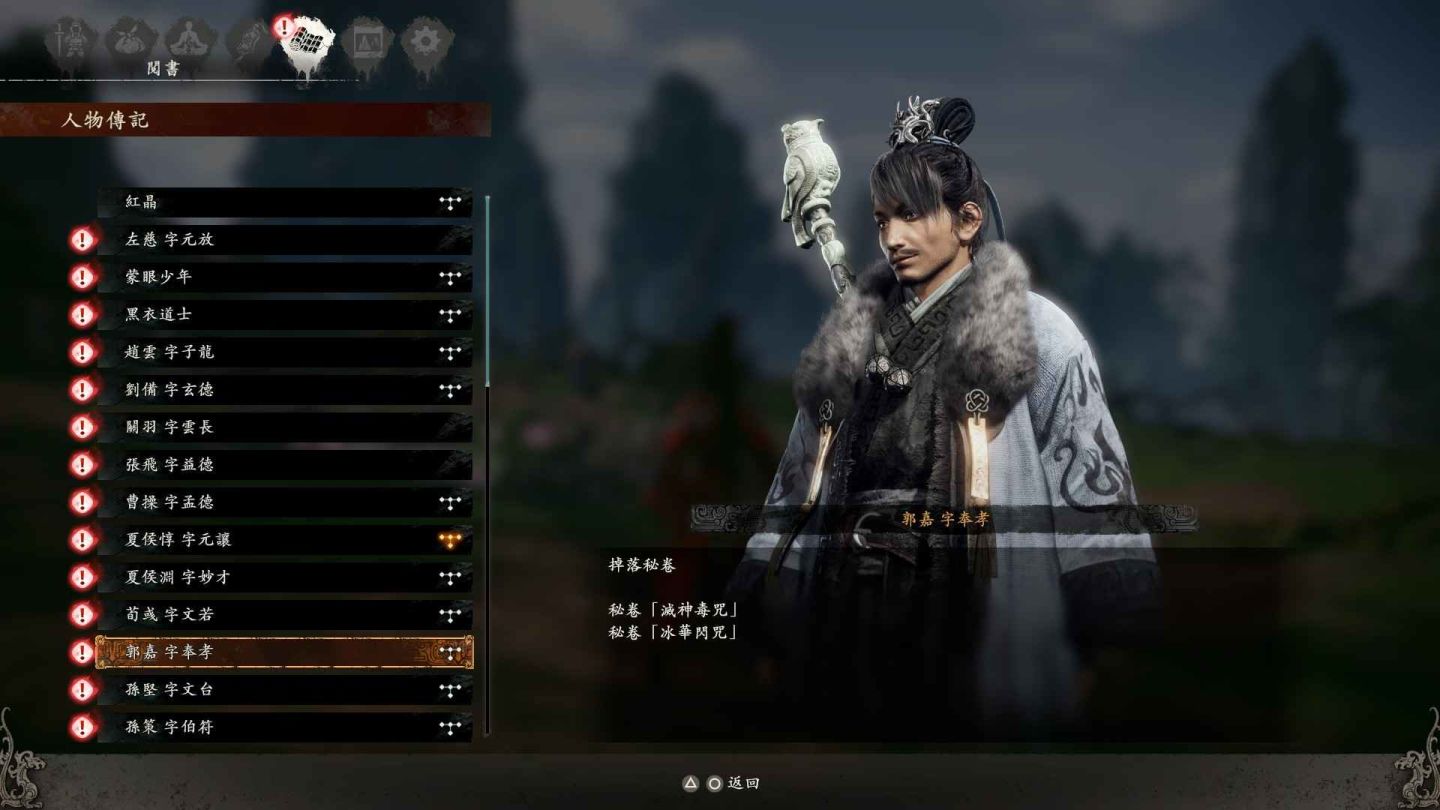Select the 紅晶 biography entry
Viewport: 1440px width, 810px height.
coord(285,202)
